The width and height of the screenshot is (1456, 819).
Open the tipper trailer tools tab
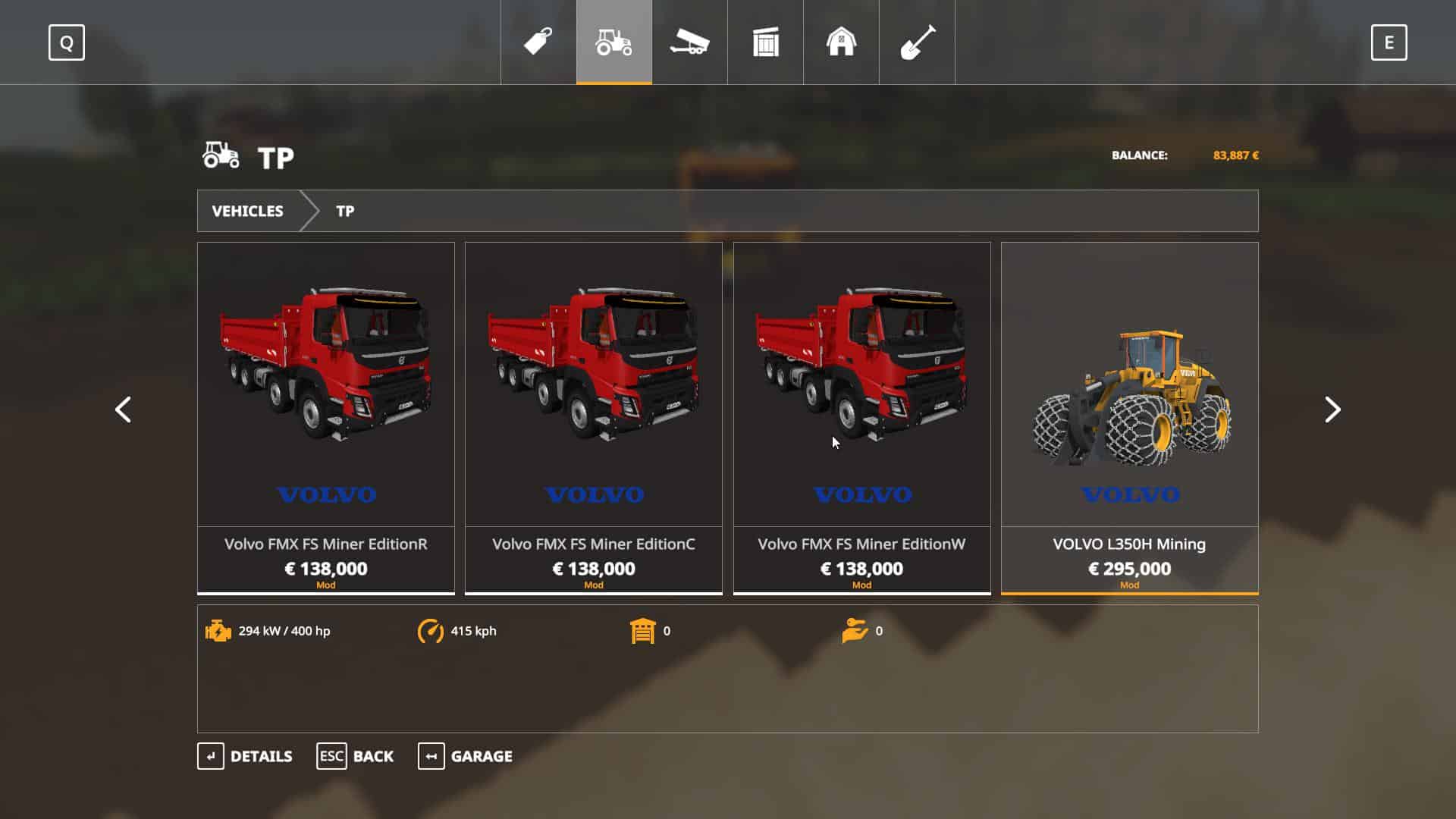pos(689,42)
